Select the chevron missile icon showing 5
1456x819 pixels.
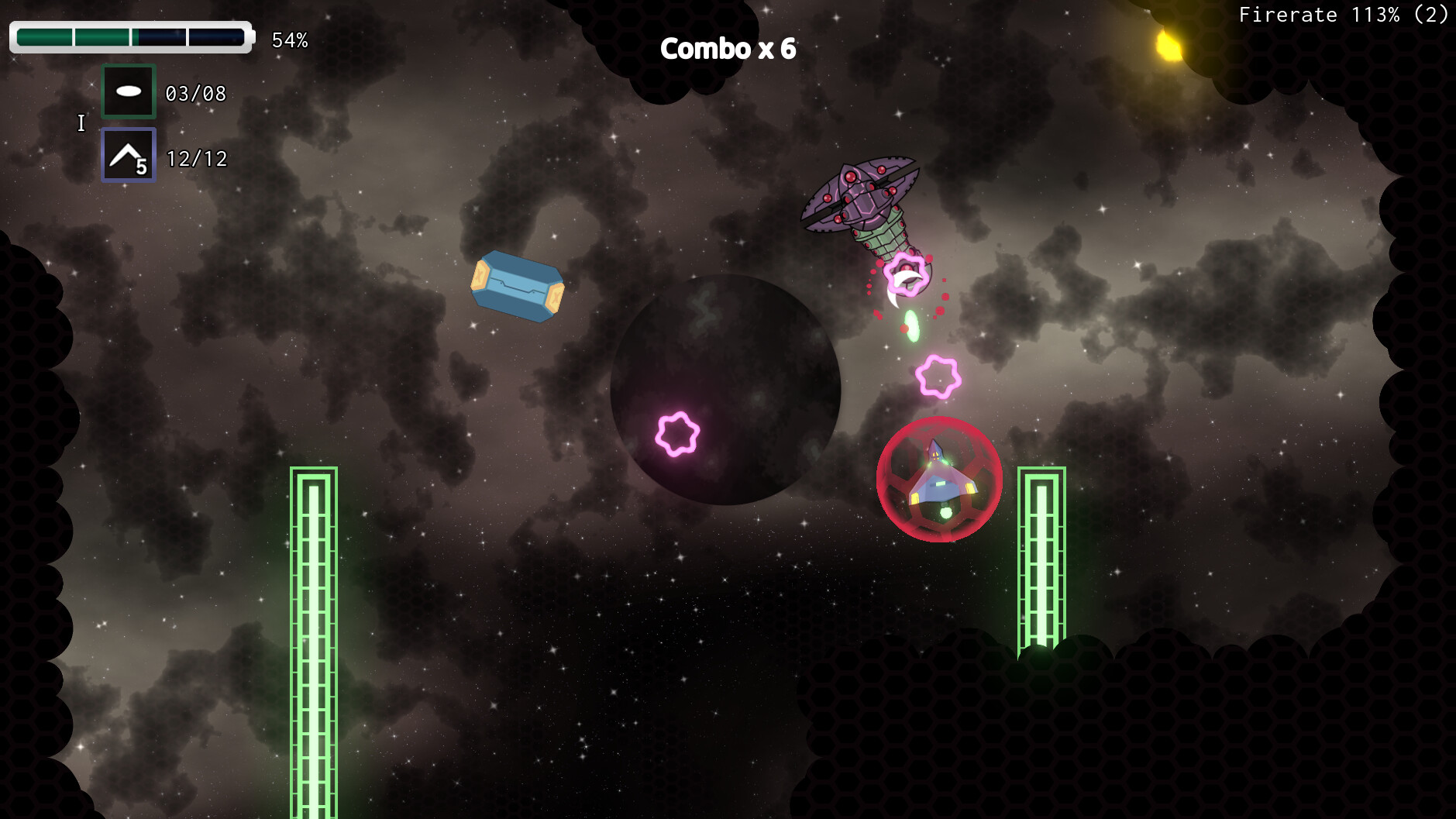[128, 155]
